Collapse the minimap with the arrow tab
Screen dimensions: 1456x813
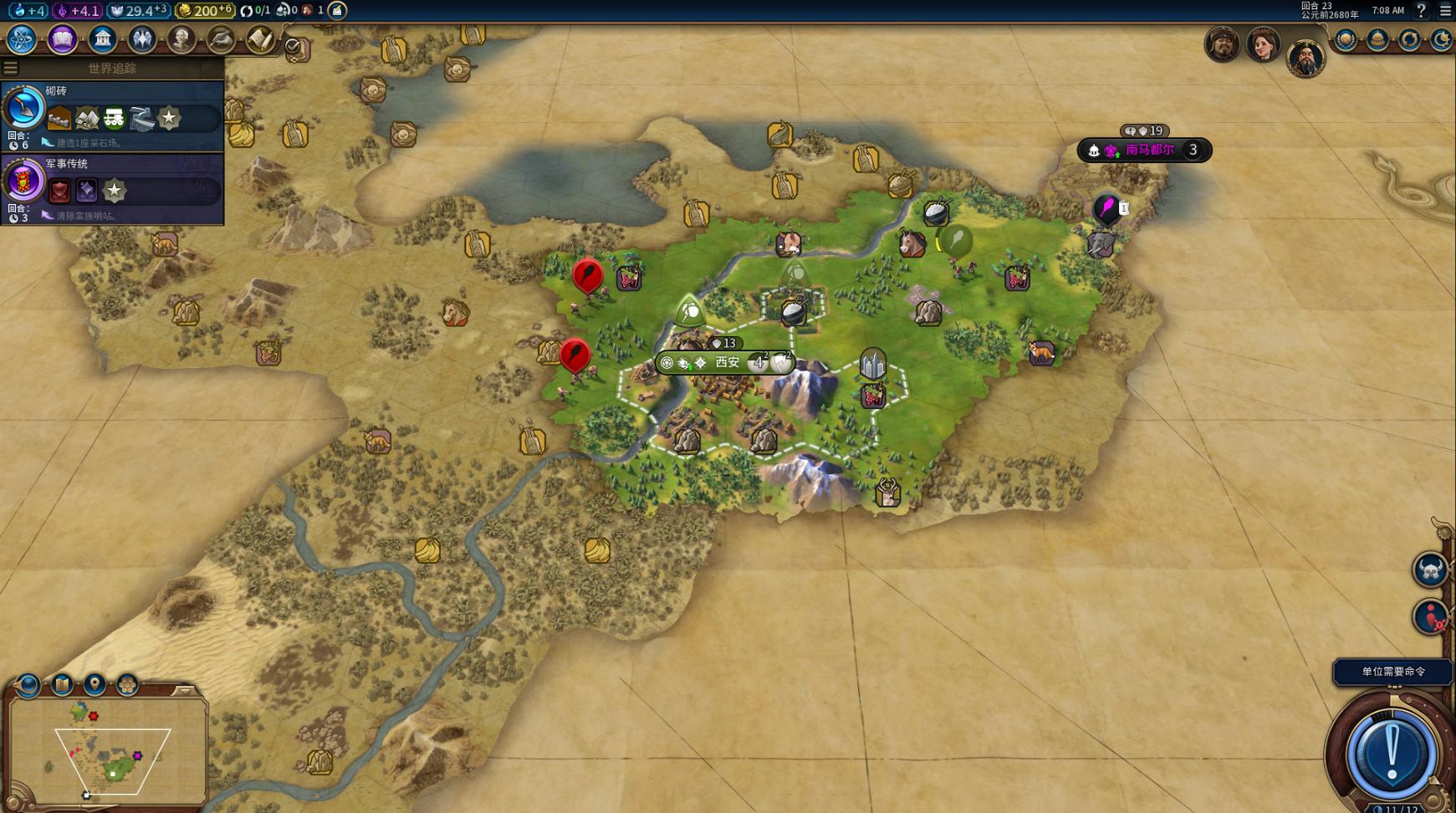(x=184, y=691)
